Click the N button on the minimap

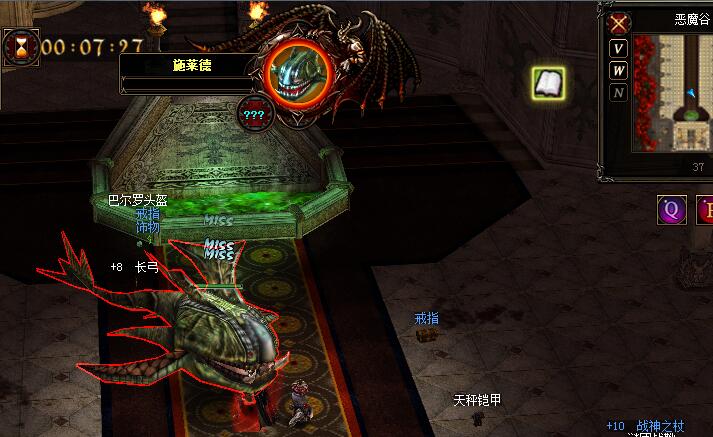point(619,93)
